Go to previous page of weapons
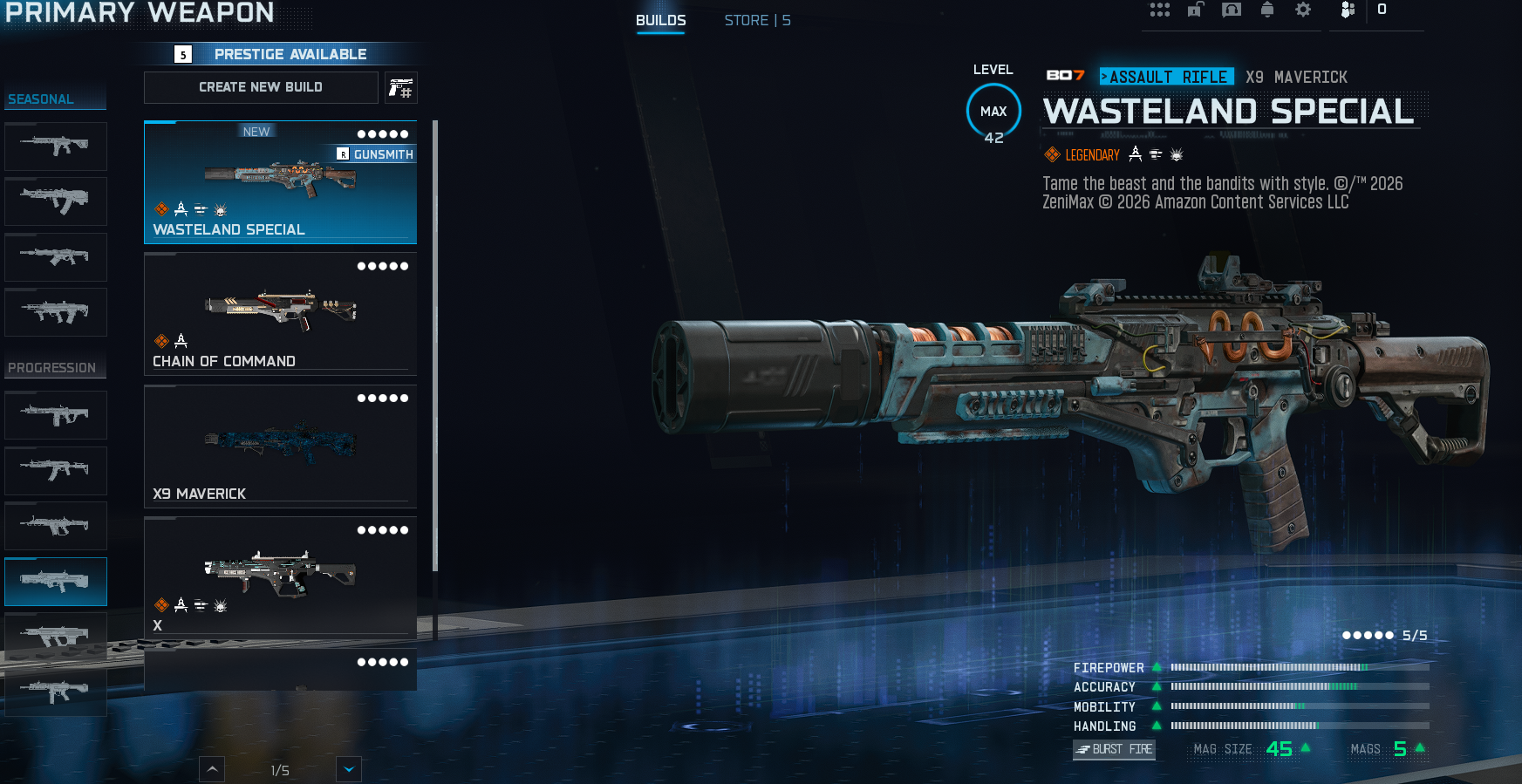The height and width of the screenshot is (784, 1522). click(212, 769)
